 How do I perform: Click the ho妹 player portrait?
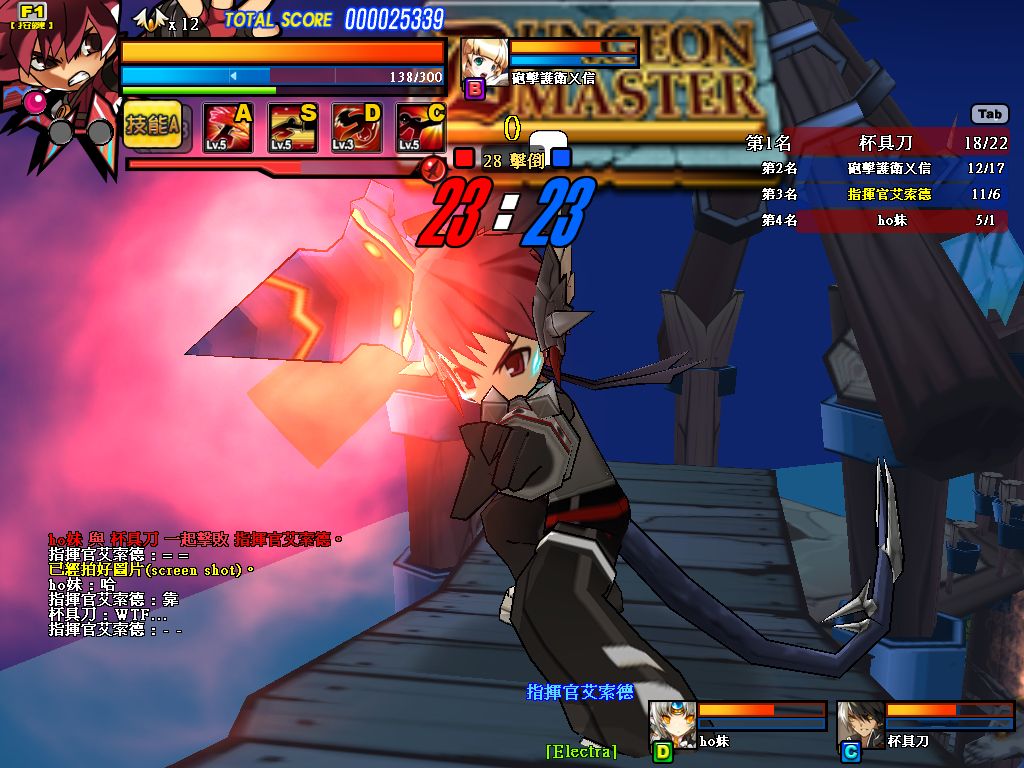click(x=672, y=722)
